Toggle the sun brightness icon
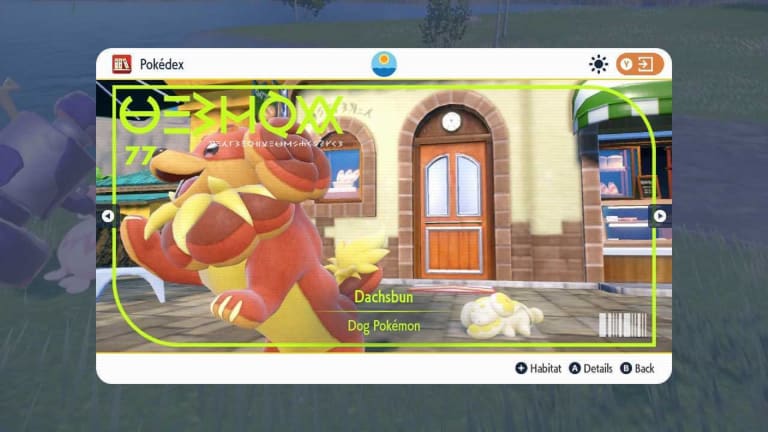Image resolution: width=768 pixels, height=432 pixels. pyautogui.click(x=598, y=65)
